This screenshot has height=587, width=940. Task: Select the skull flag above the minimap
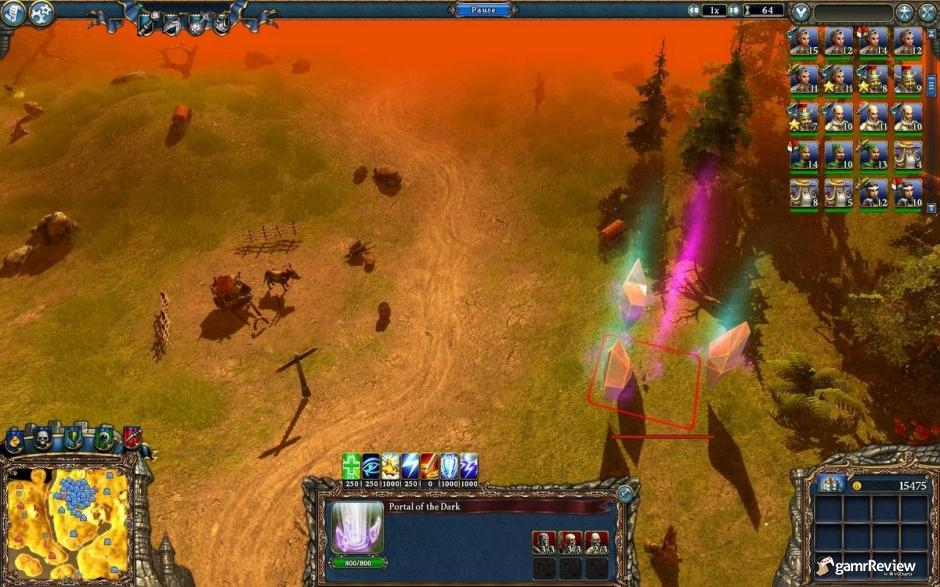point(44,439)
